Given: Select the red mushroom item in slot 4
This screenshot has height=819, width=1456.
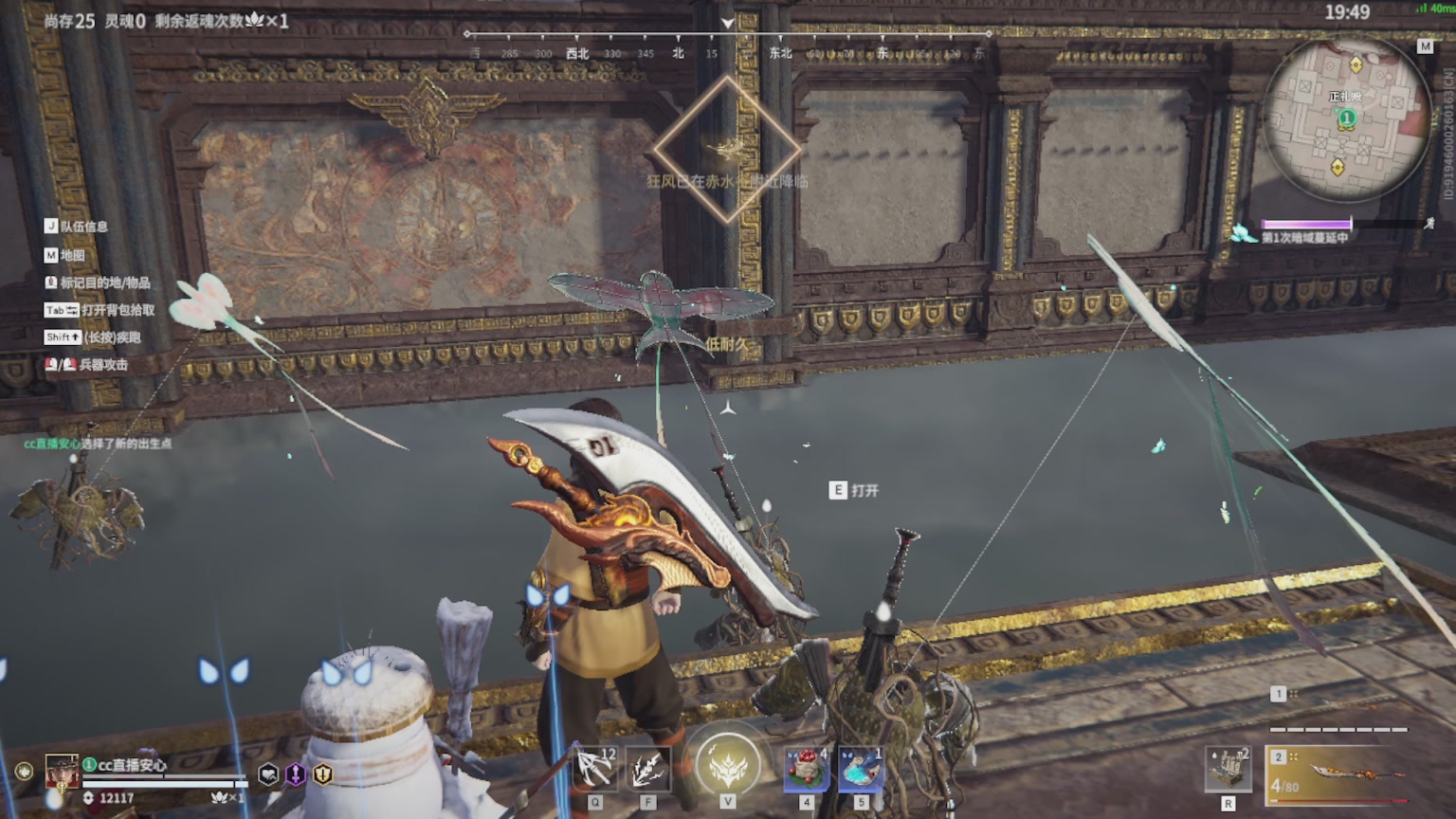Looking at the screenshot, I should pos(806,768).
